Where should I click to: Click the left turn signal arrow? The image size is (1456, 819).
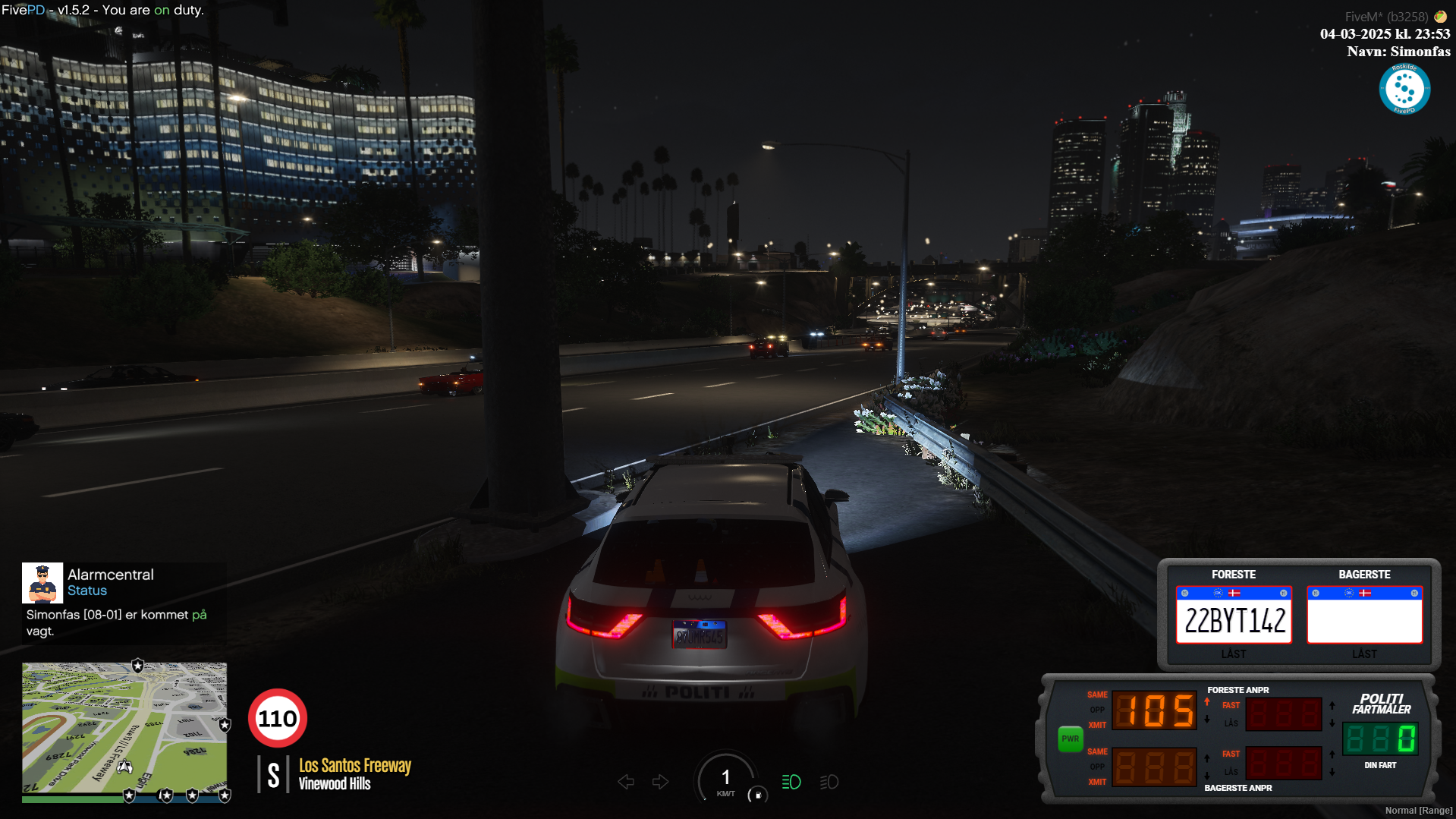pos(626,782)
